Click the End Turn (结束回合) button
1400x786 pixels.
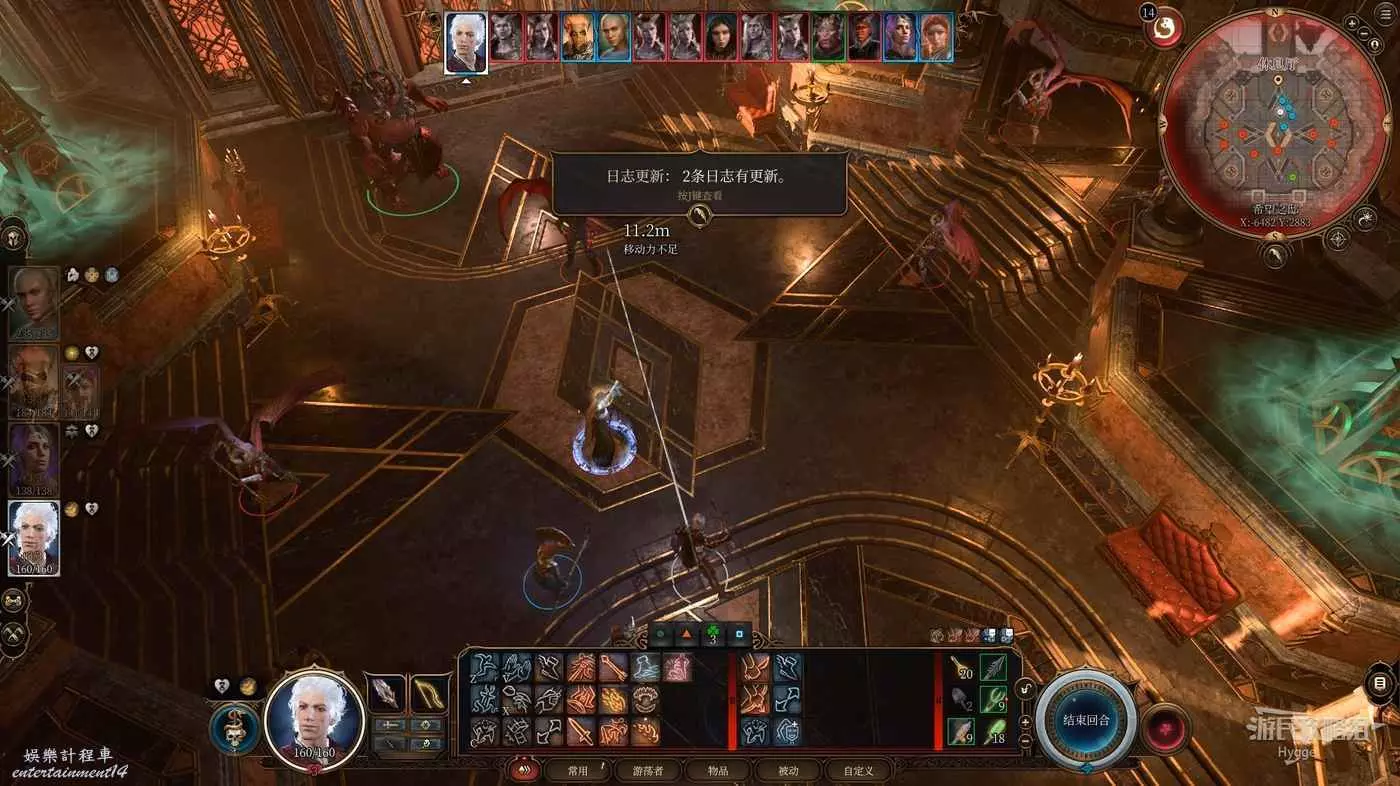[x=1086, y=720]
